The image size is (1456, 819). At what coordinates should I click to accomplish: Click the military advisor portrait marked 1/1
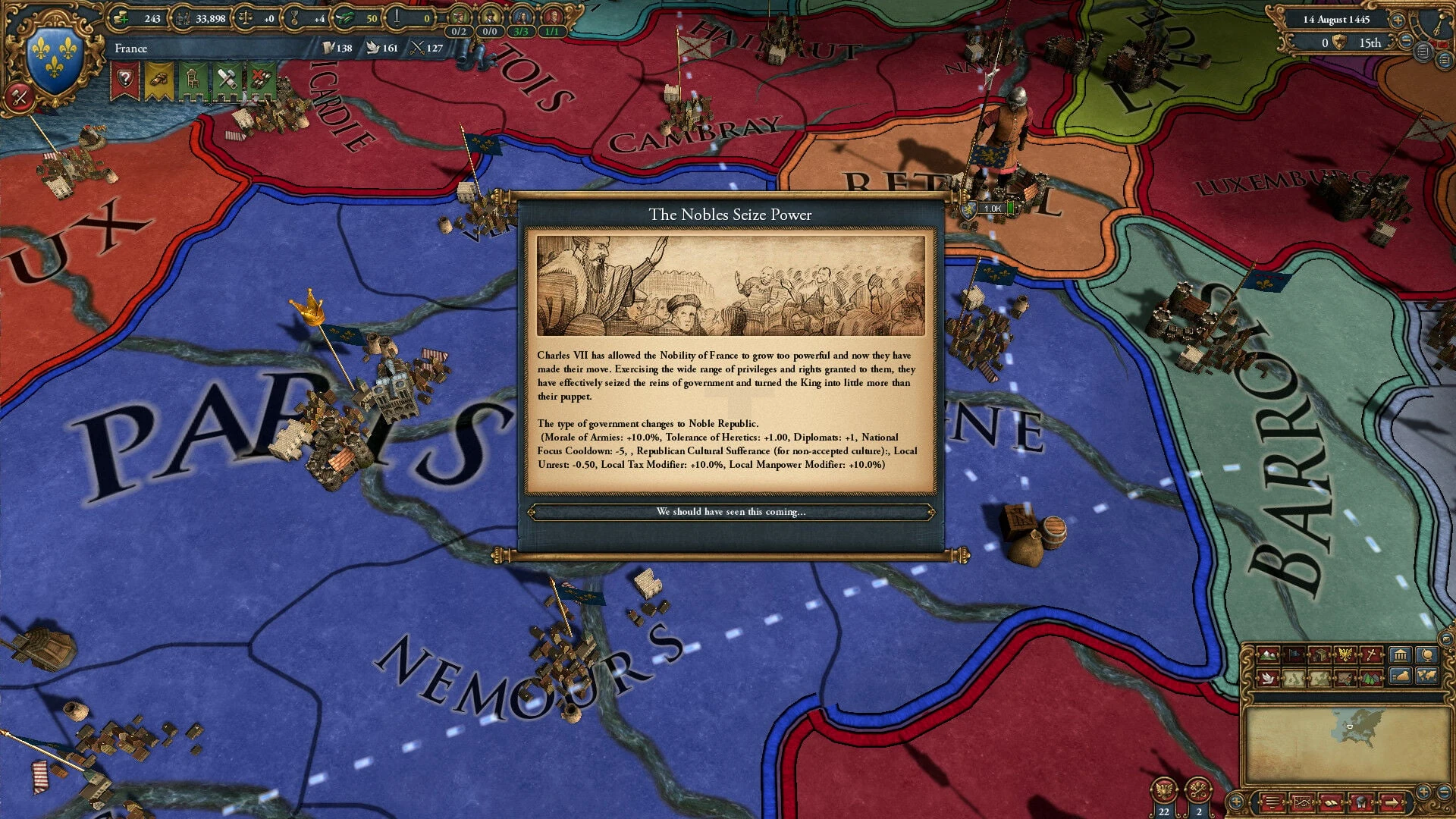point(554,17)
